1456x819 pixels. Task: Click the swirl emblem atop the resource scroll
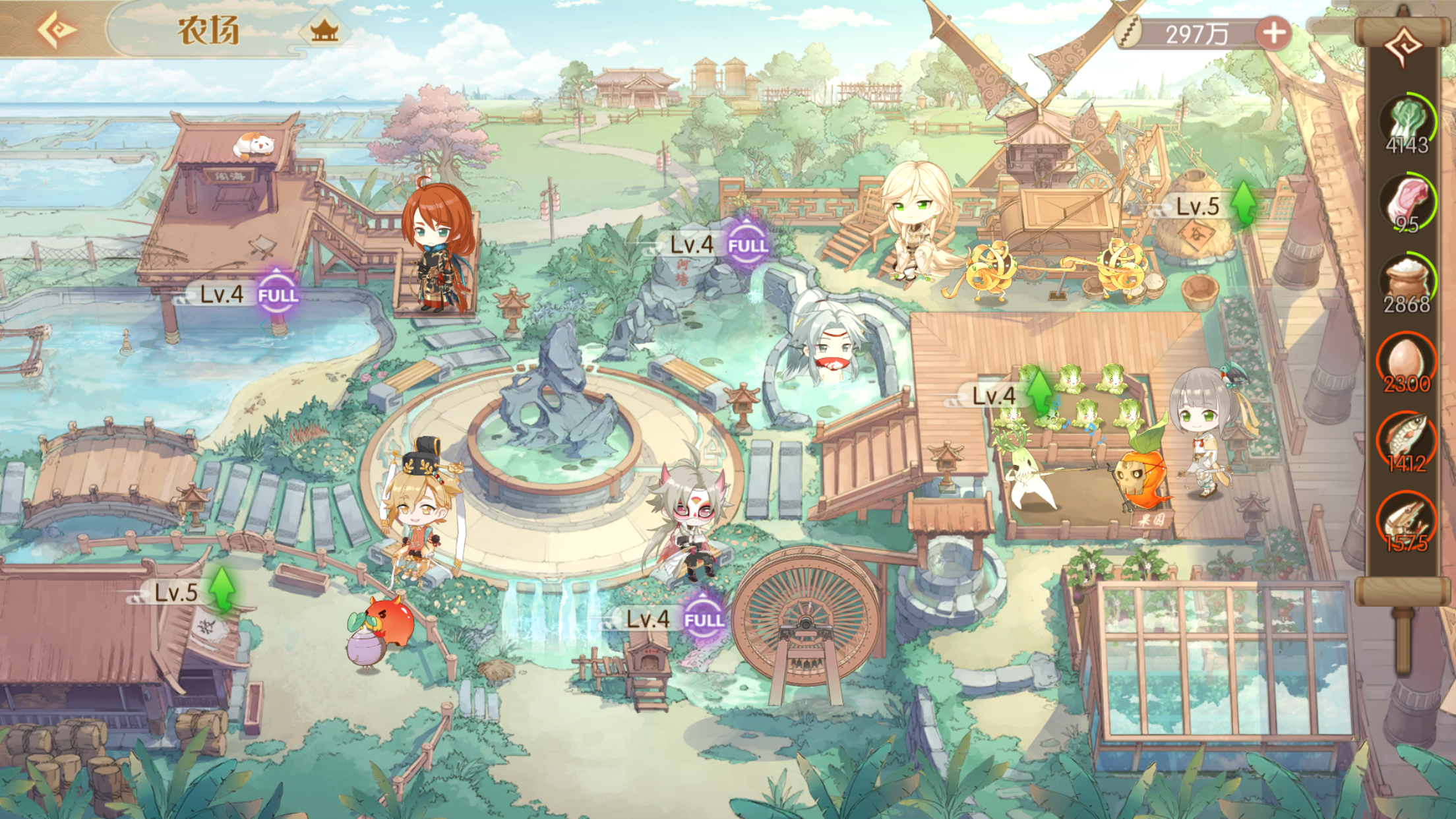pyautogui.click(x=1404, y=45)
